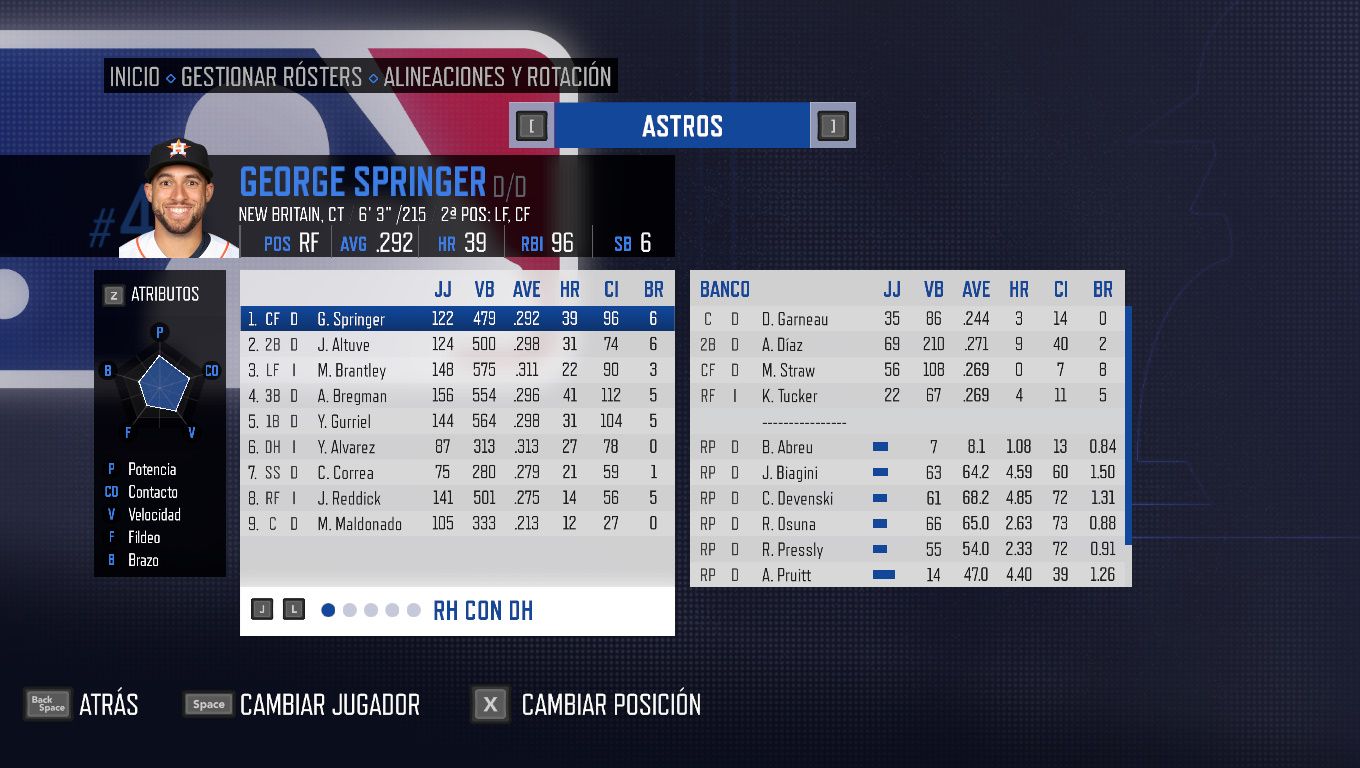The image size is (1360, 768).
Task: Open GESTIONAR RÓSTERS breadcrumb
Action: coord(271,77)
